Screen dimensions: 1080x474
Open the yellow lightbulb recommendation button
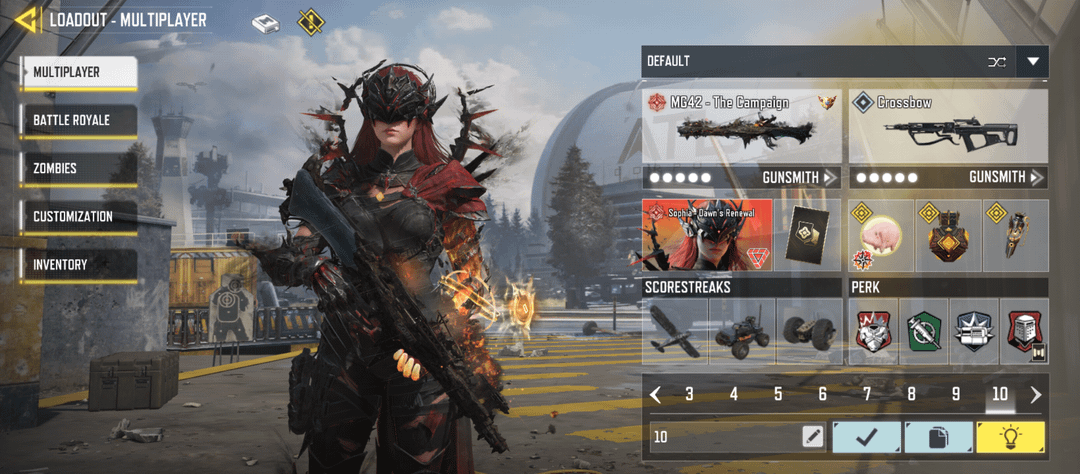point(1010,437)
